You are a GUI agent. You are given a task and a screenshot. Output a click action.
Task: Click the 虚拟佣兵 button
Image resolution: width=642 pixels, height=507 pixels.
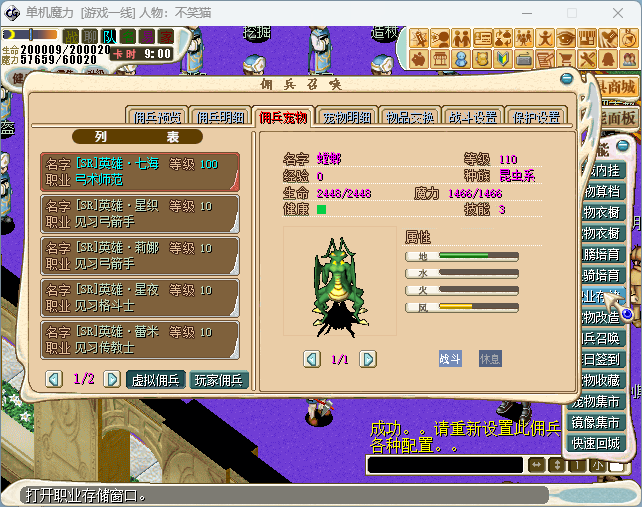coord(156,379)
